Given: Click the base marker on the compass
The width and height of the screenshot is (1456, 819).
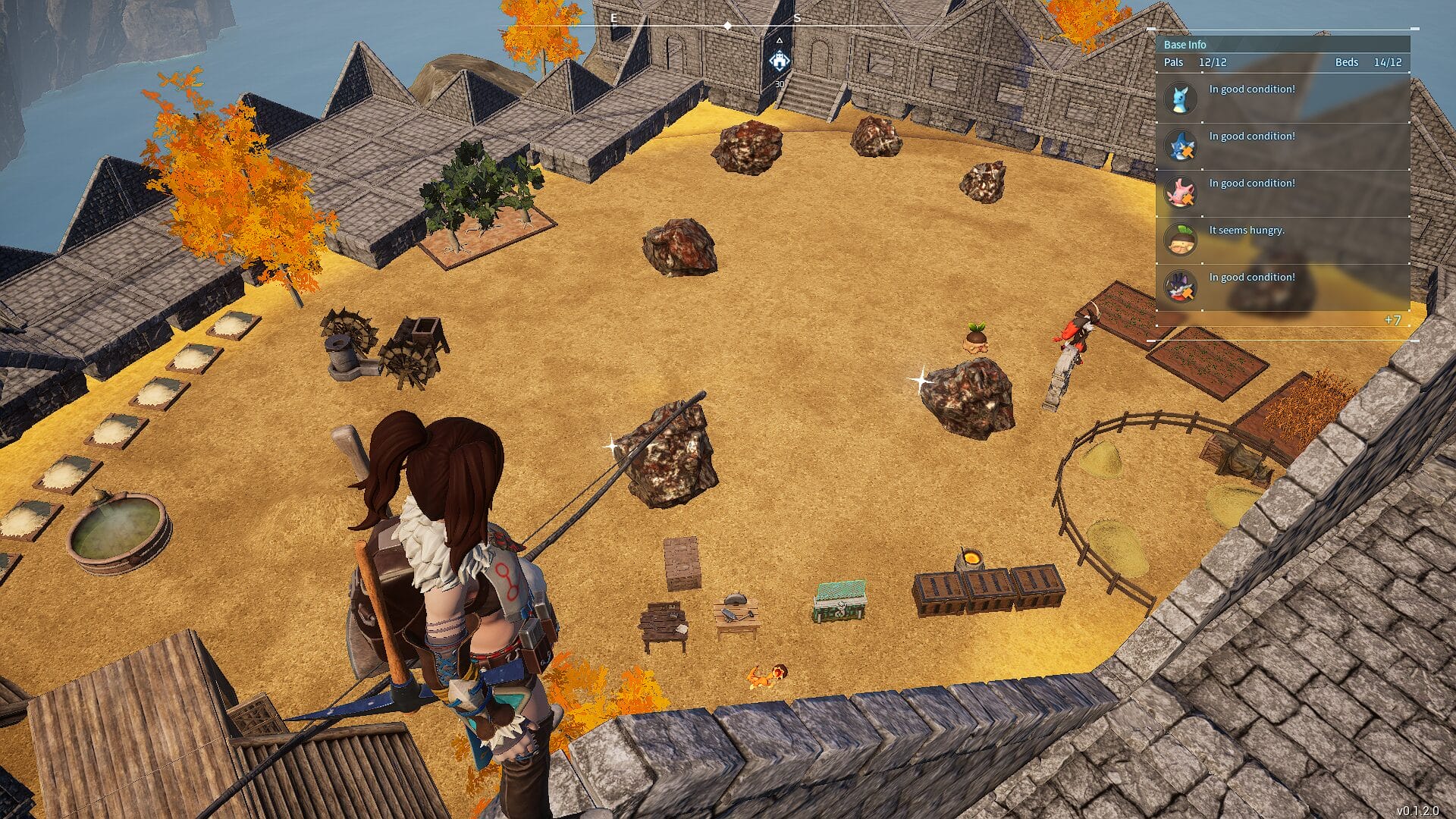Looking at the screenshot, I should 779,61.
